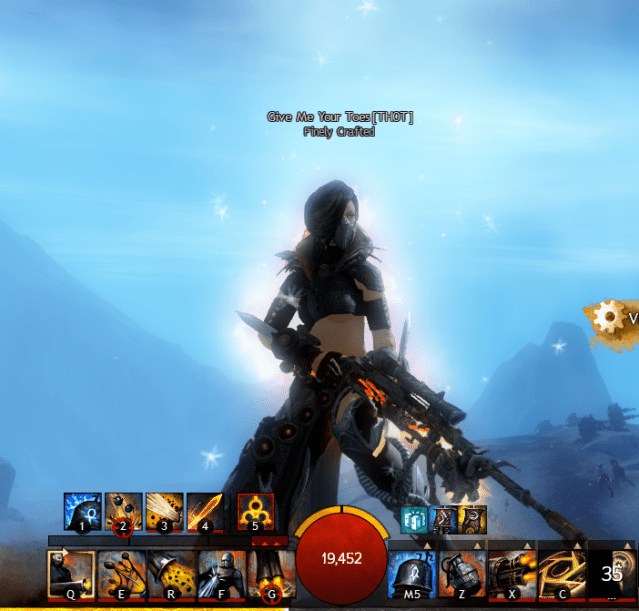Activate the twin-barrel gun utility skill

click(x=511, y=573)
